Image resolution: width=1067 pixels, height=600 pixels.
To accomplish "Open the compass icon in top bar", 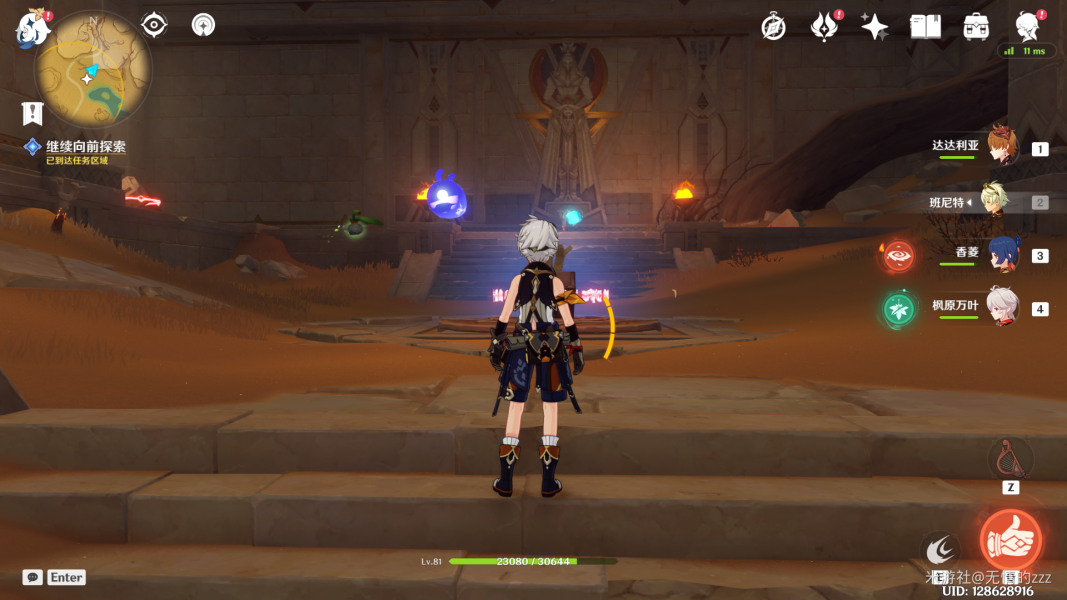I will pos(773,27).
